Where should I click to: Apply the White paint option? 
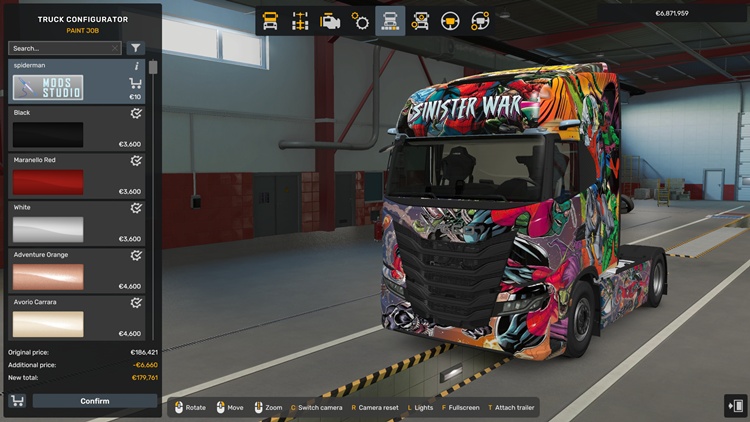(x=48, y=229)
